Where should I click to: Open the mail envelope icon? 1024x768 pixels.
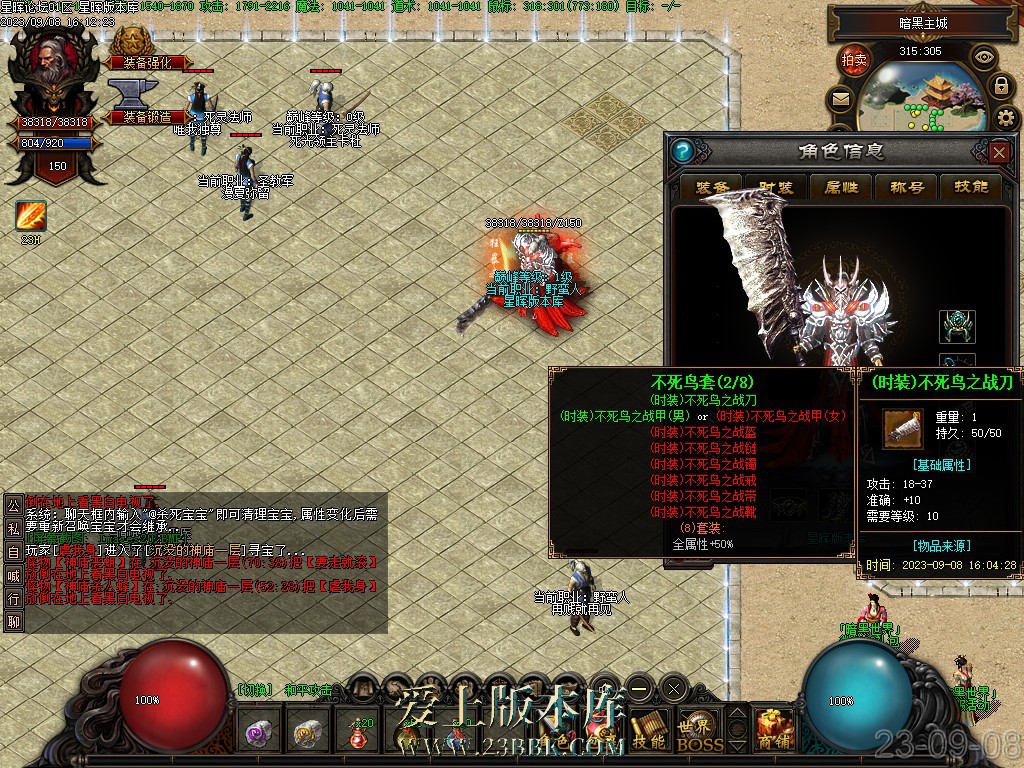point(840,99)
